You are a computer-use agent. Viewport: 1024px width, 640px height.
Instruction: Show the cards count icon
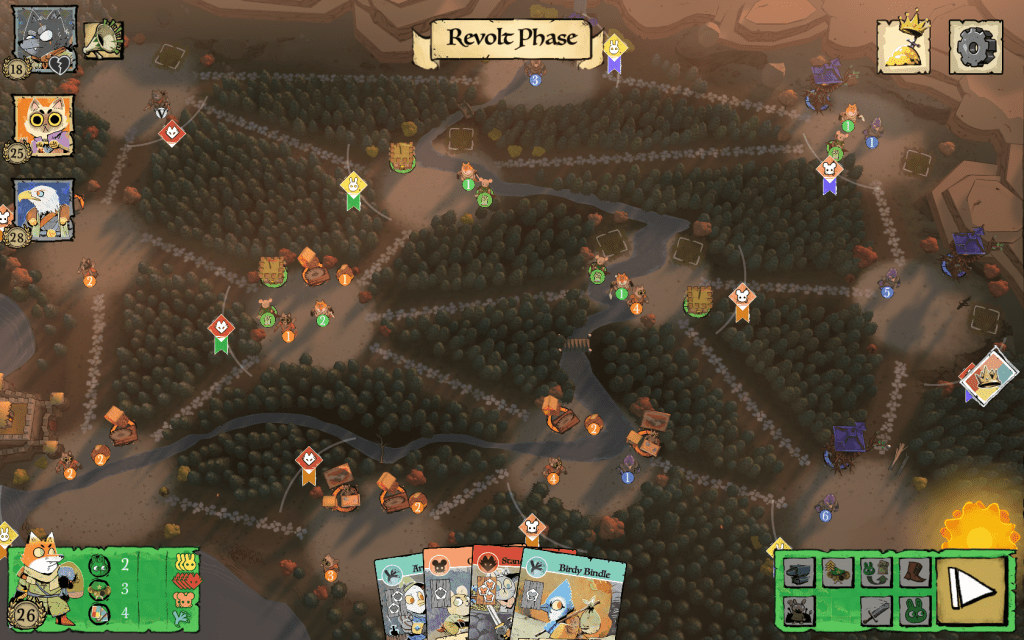98,611
